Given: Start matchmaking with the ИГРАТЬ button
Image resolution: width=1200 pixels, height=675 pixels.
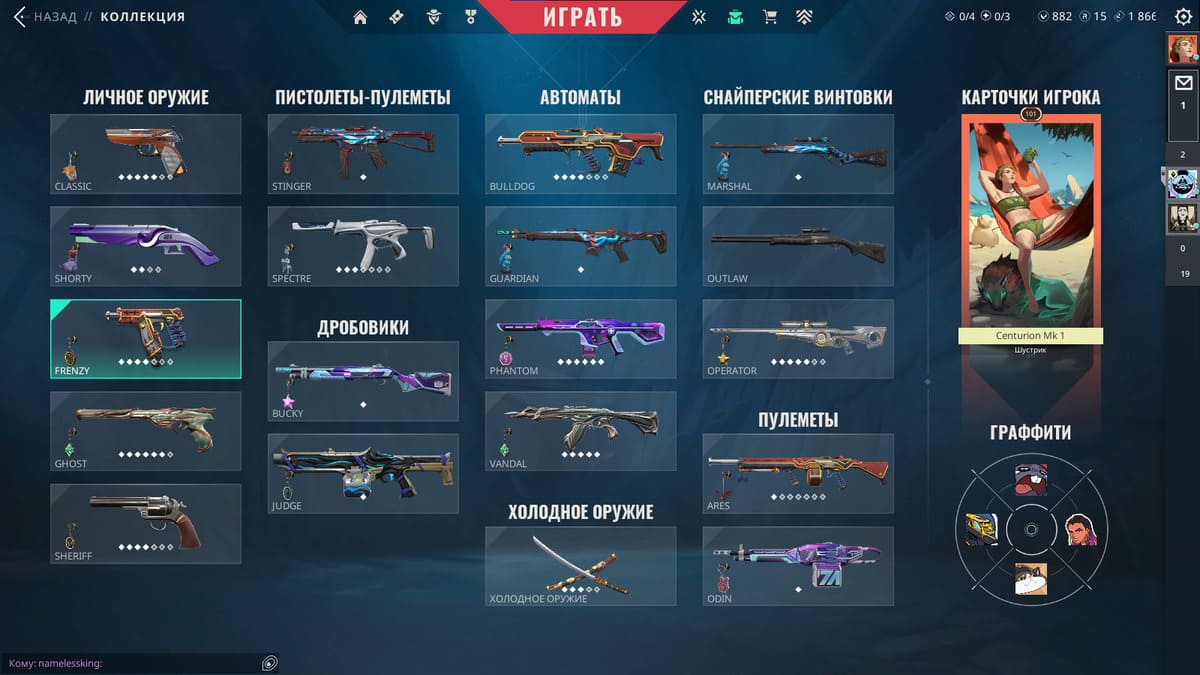Looking at the screenshot, I should 582,17.
